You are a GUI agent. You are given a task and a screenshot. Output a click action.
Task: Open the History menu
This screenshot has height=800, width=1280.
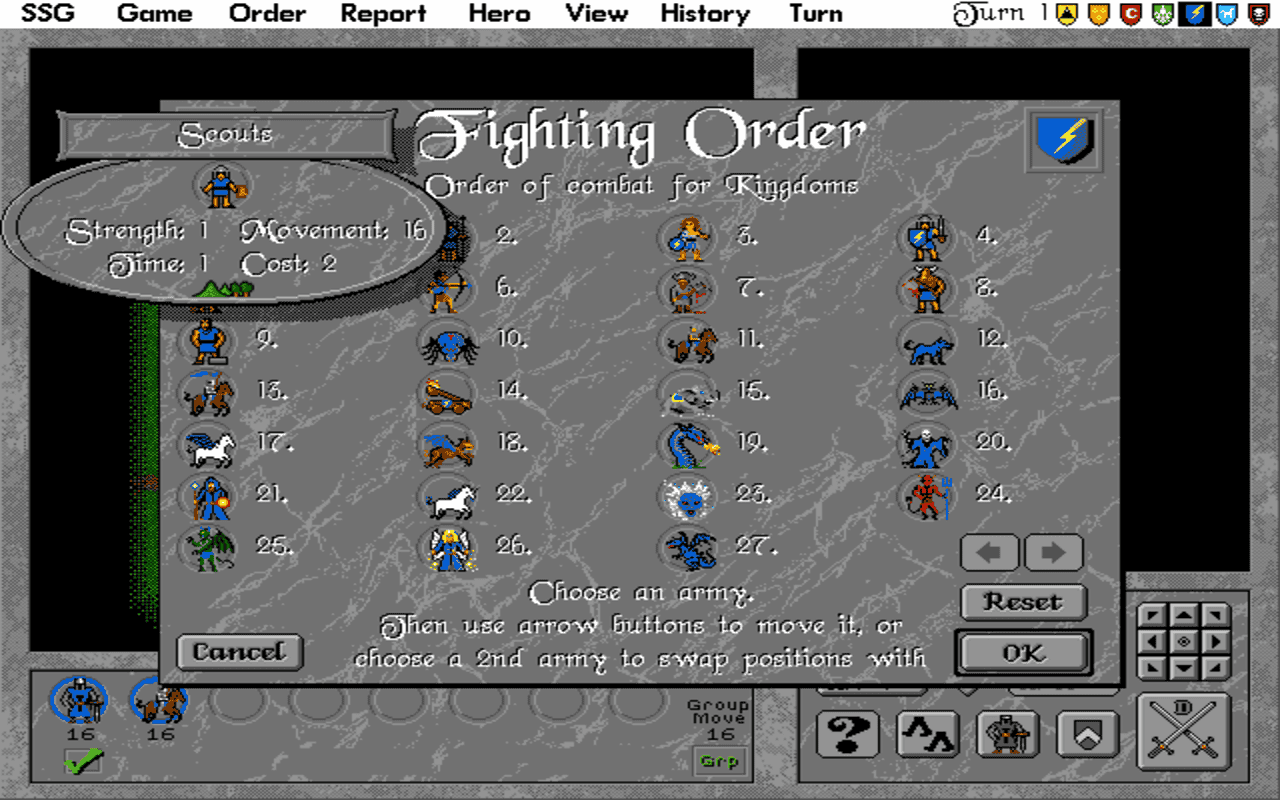[704, 13]
